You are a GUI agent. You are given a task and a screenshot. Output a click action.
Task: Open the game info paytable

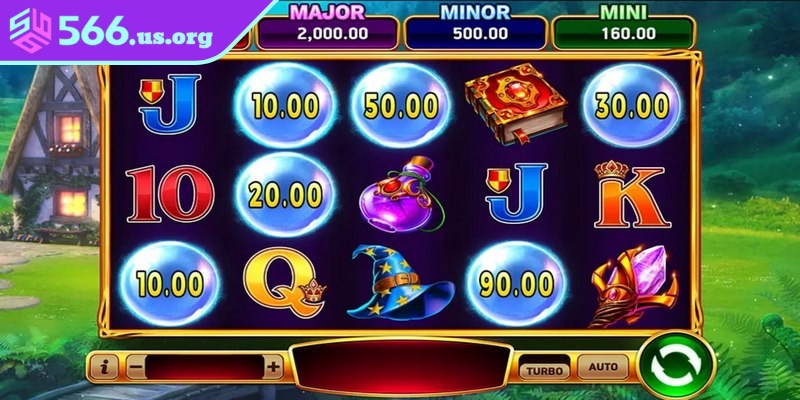pyautogui.click(x=104, y=367)
